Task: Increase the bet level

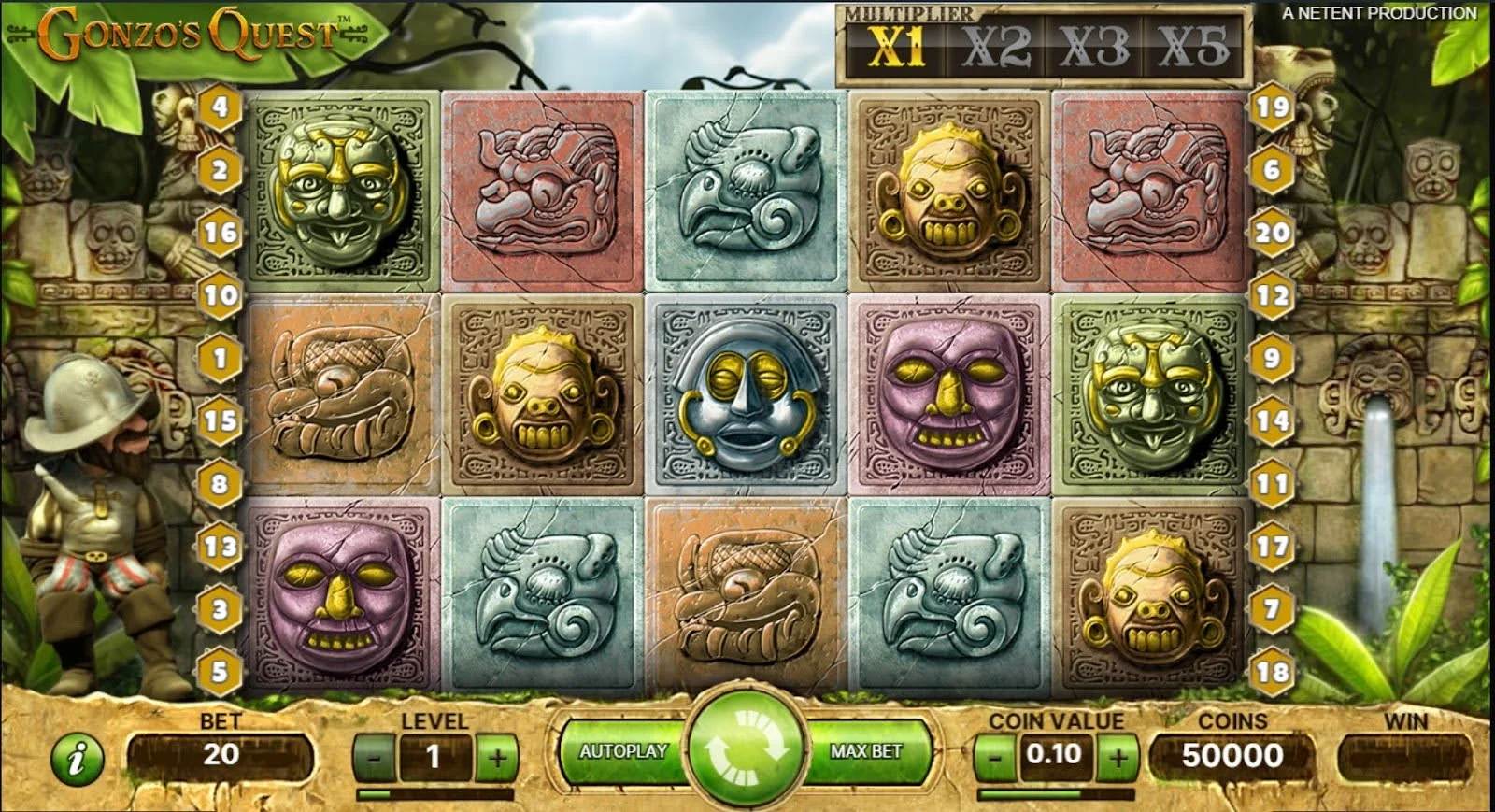Action: 497,757
